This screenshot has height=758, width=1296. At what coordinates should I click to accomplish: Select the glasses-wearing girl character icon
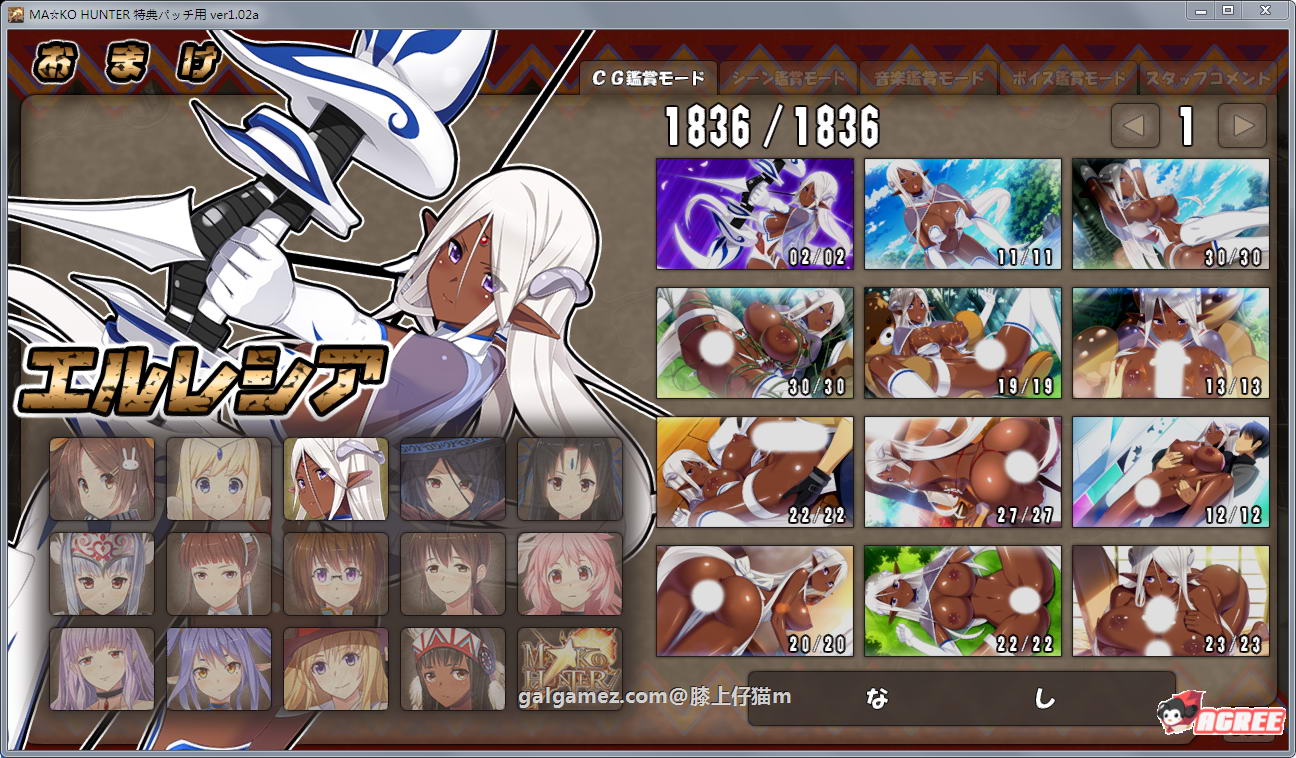pyautogui.click(x=336, y=574)
